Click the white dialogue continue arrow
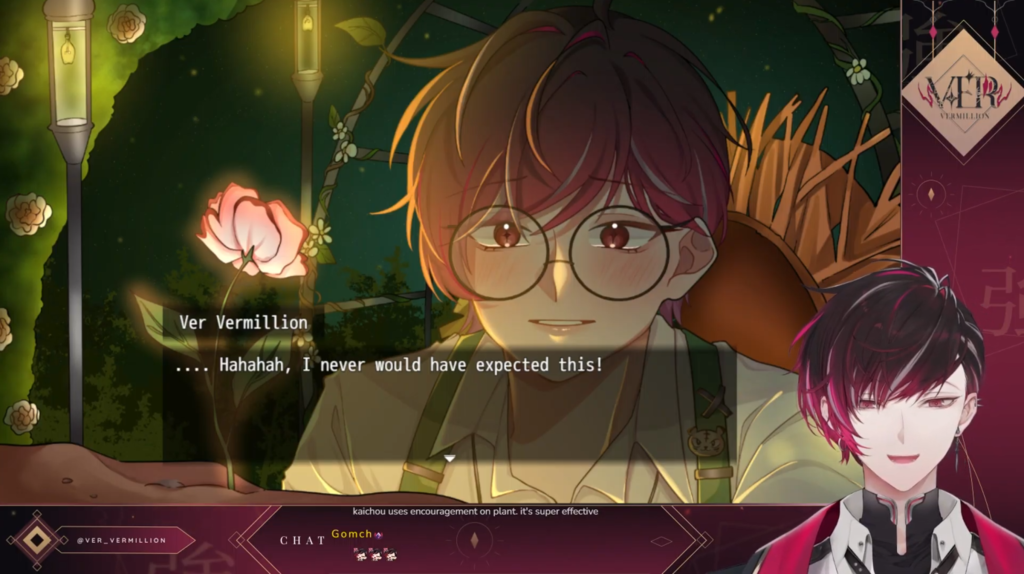The image size is (1024, 574). (x=449, y=458)
